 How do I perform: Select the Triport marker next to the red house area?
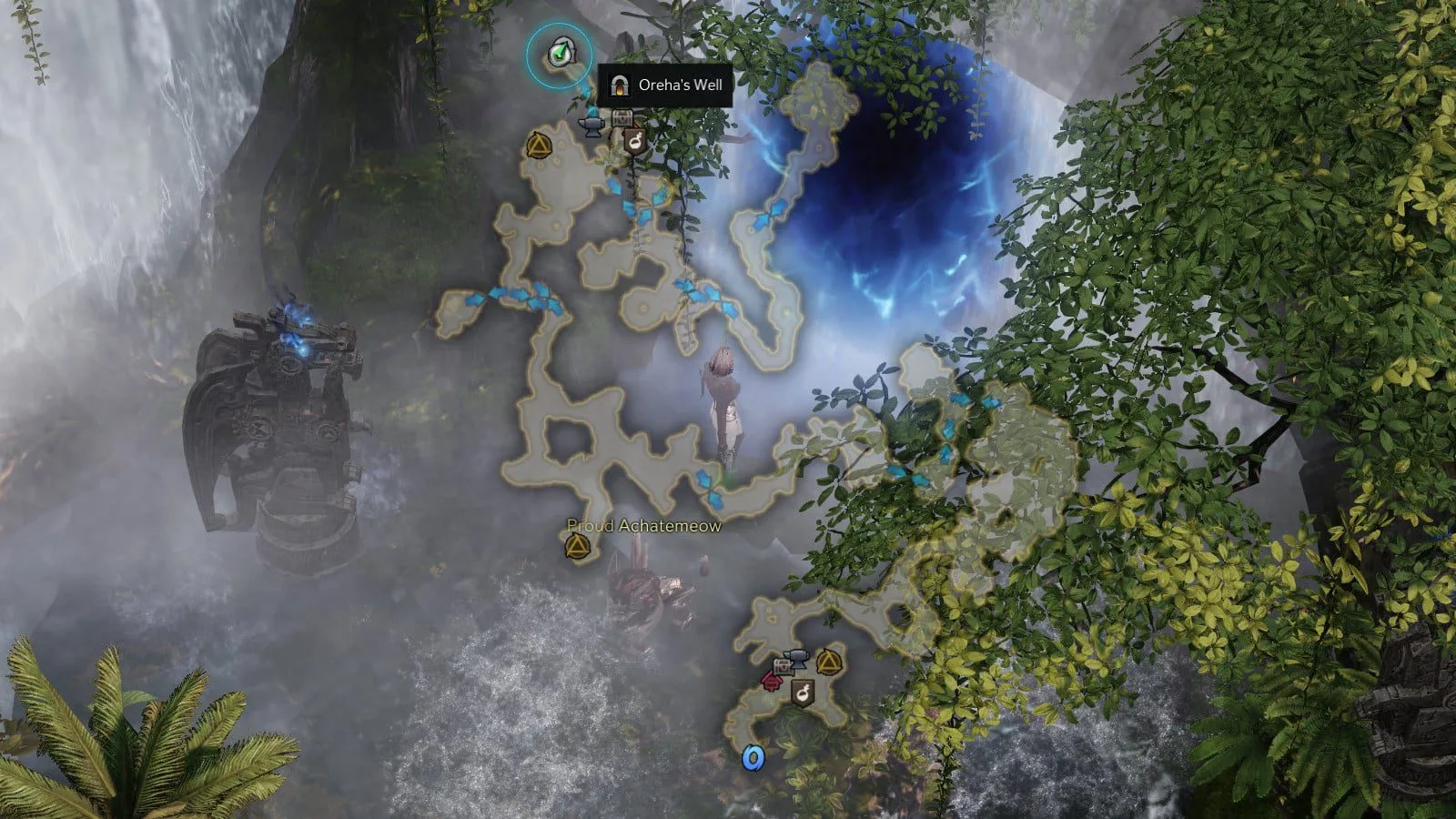click(x=826, y=662)
